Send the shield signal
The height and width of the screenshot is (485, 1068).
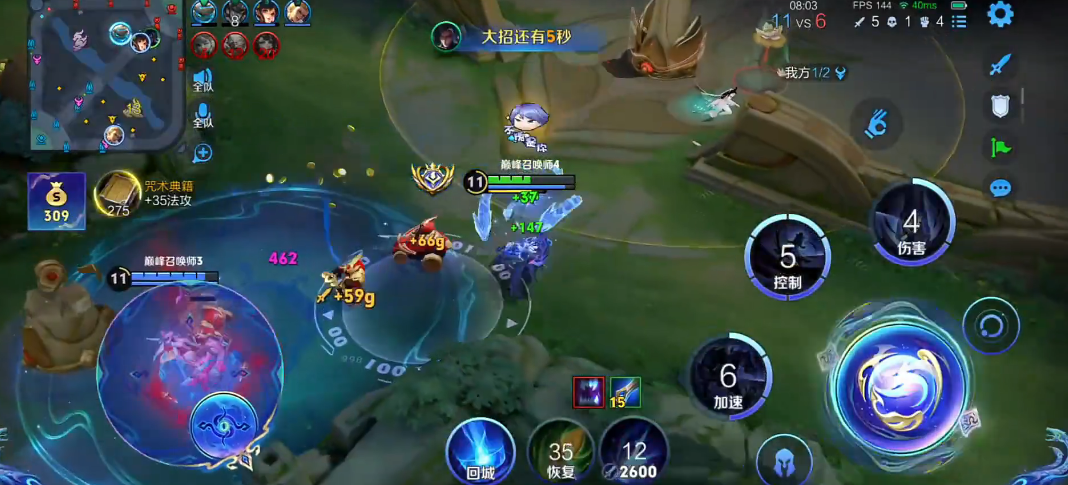click(x=1002, y=105)
